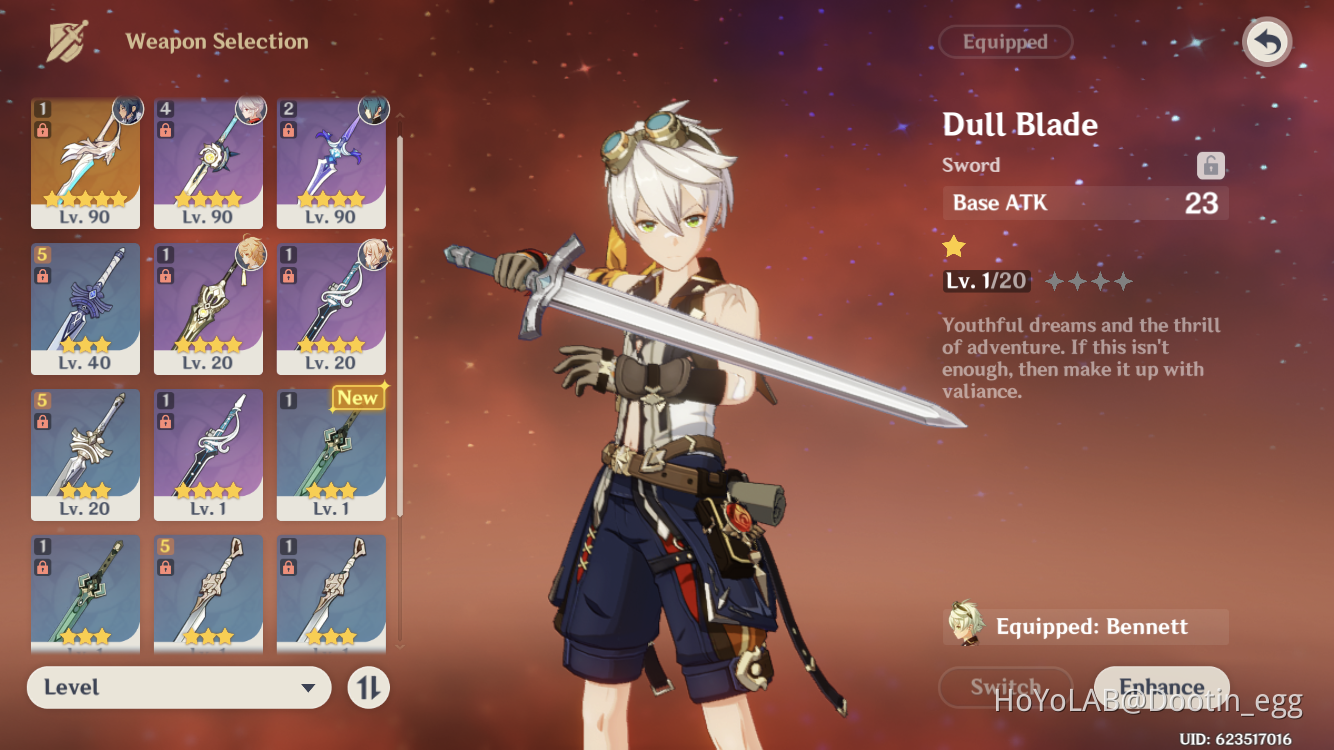Viewport: 1334px width, 750px height.
Task: Select the orange five-star Lv. 90 sword
Action: click(x=86, y=163)
